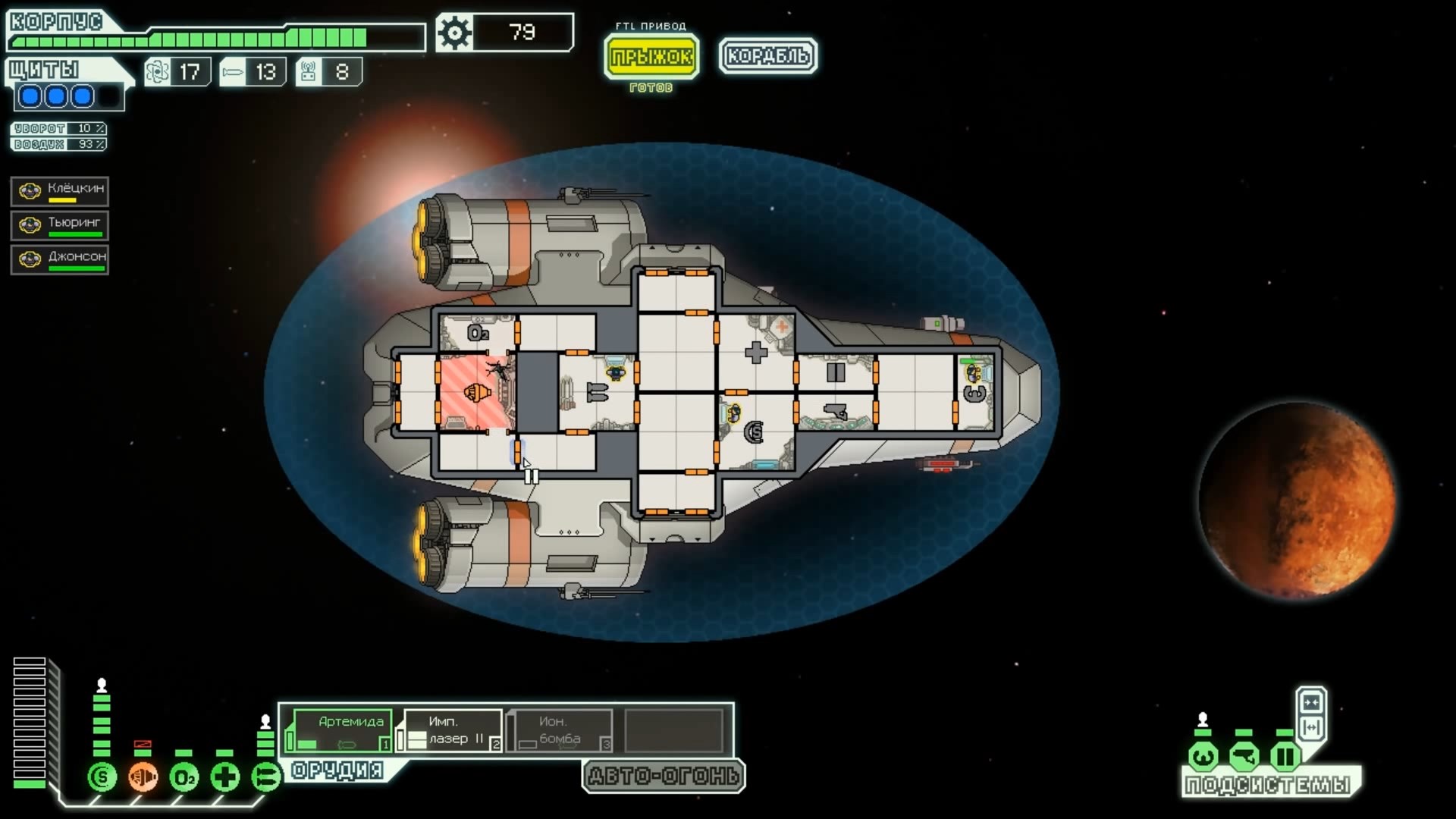Viewport: 1456px width, 819px height.
Task: Click the O2 oxygen system icon
Action: pyautogui.click(x=184, y=777)
